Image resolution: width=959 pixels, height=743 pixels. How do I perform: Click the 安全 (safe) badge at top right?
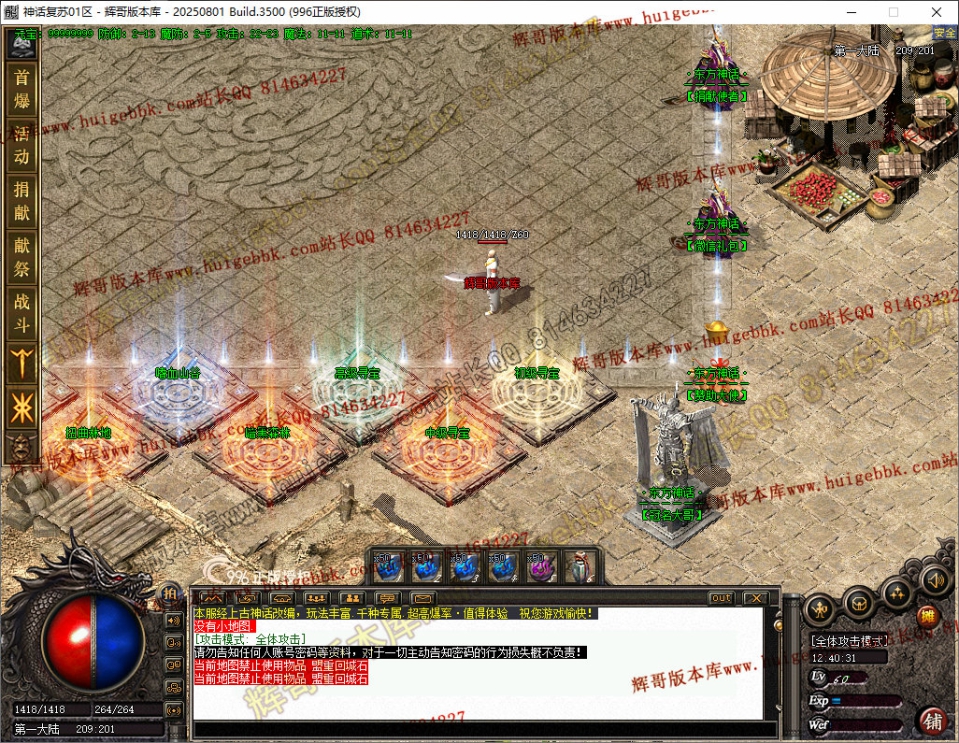point(943,33)
